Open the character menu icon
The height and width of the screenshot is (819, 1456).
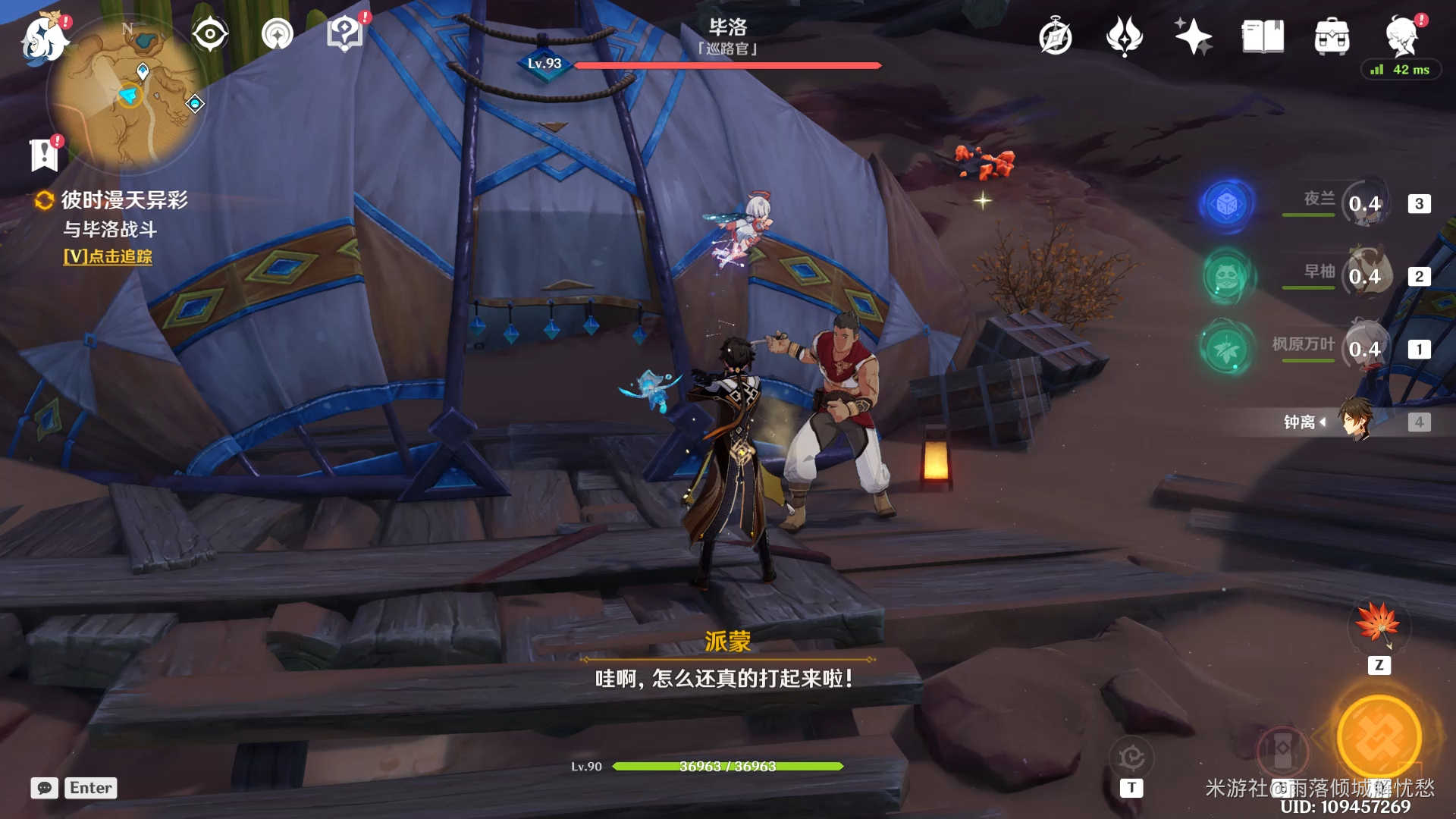pyautogui.click(x=1401, y=36)
